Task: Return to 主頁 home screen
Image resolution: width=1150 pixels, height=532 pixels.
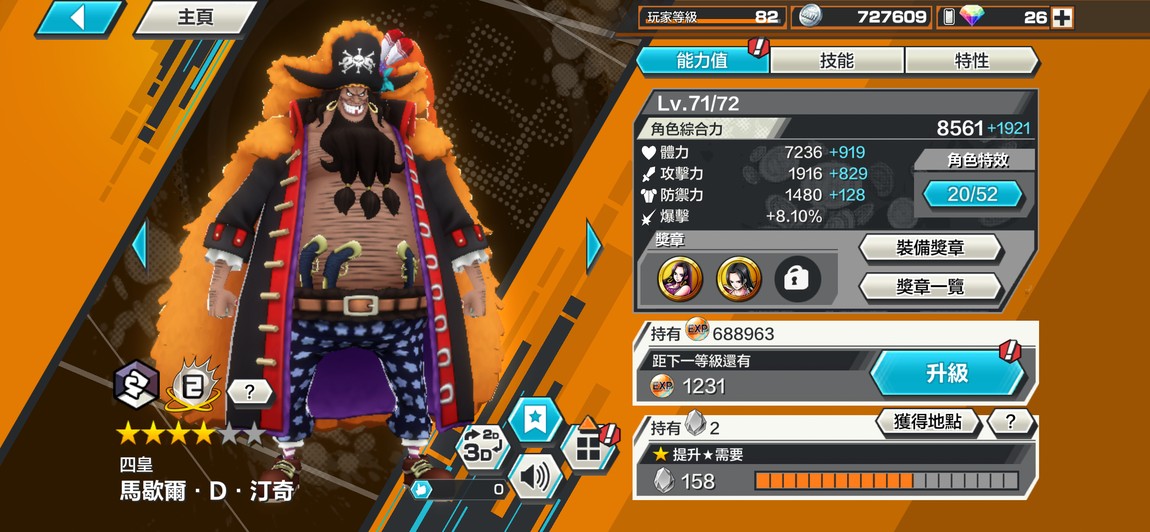Action: (195, 17)
